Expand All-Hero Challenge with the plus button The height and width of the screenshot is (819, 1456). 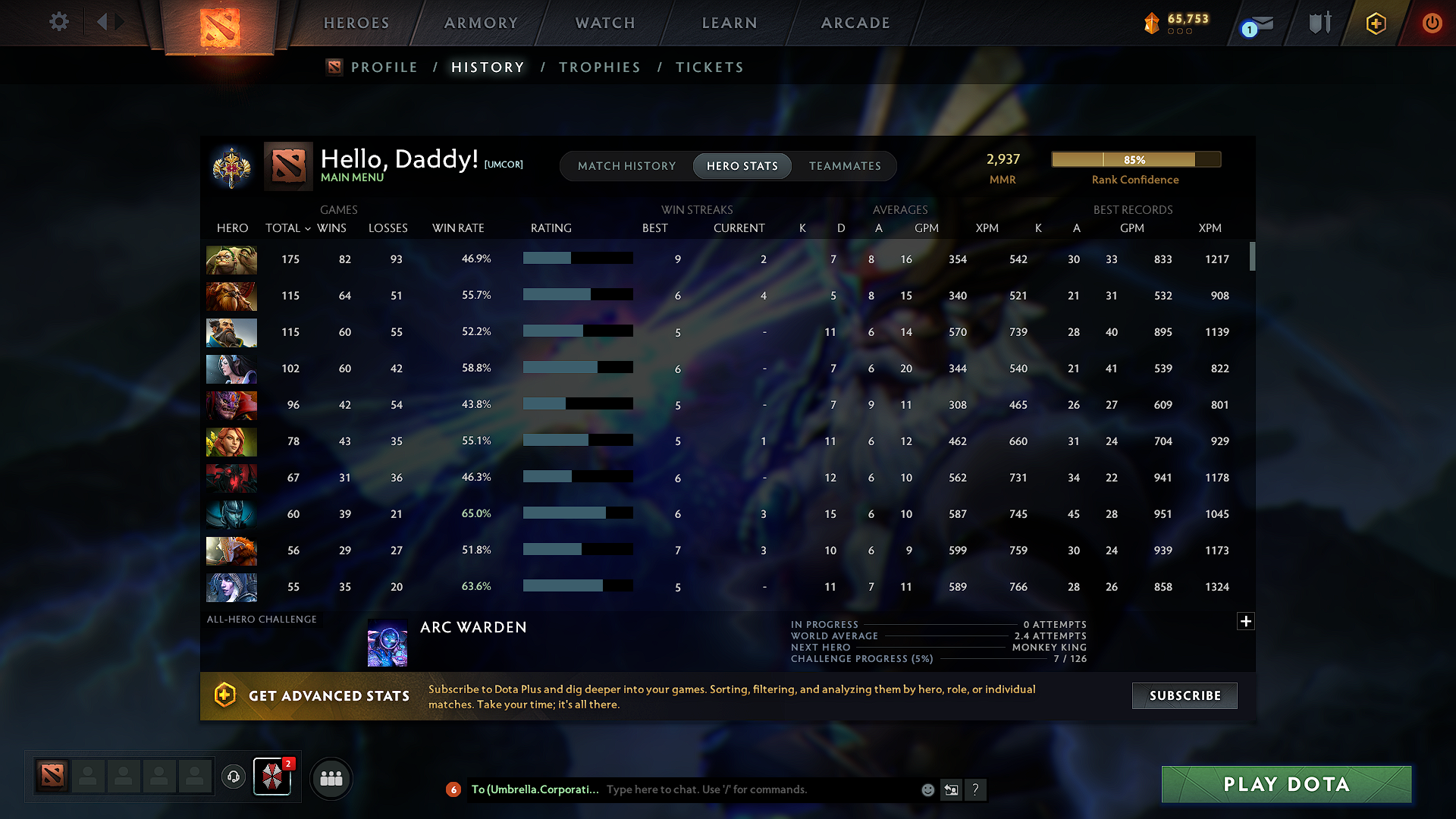point(1246,621)
